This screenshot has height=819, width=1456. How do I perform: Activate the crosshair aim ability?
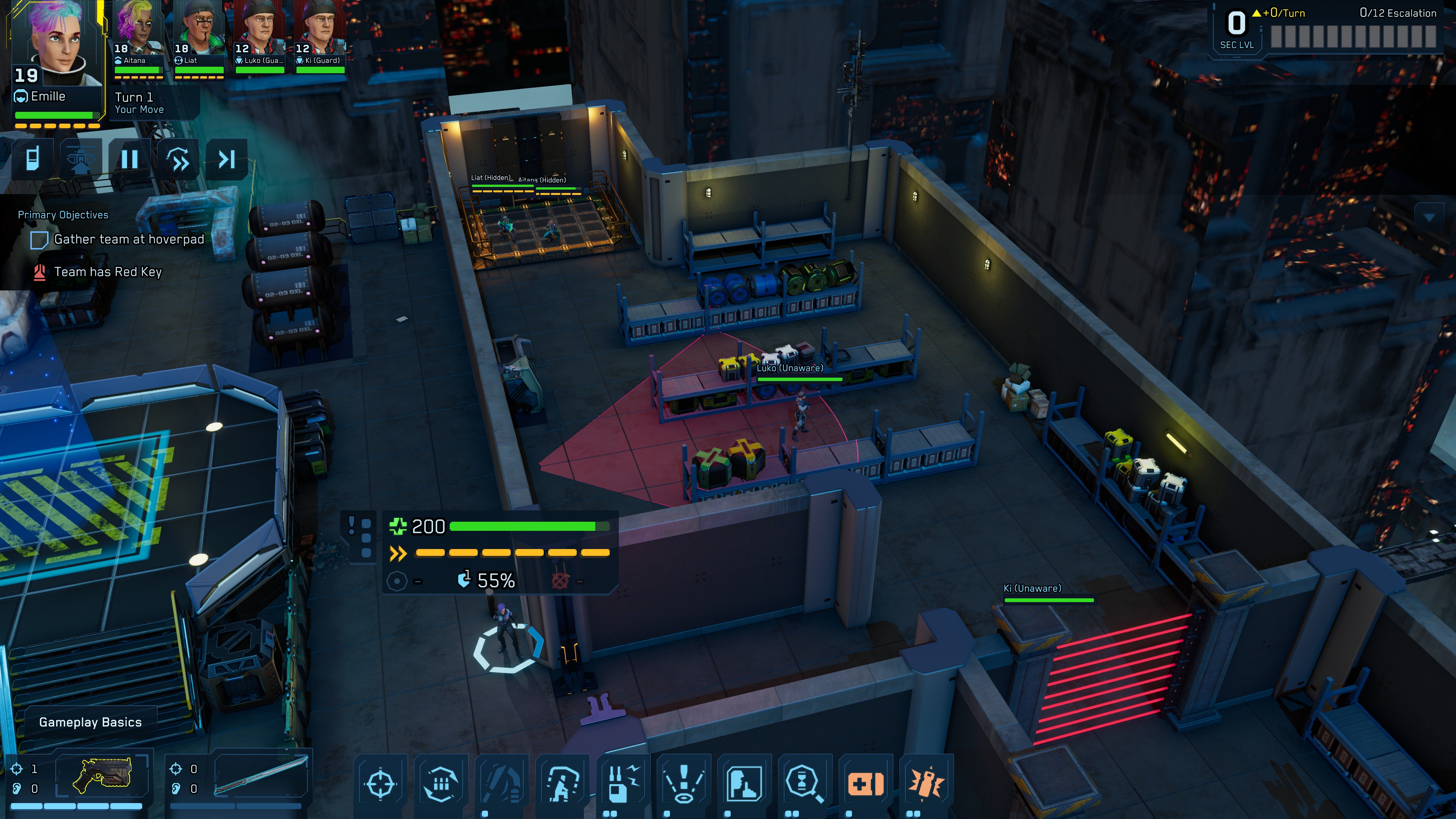380,783
